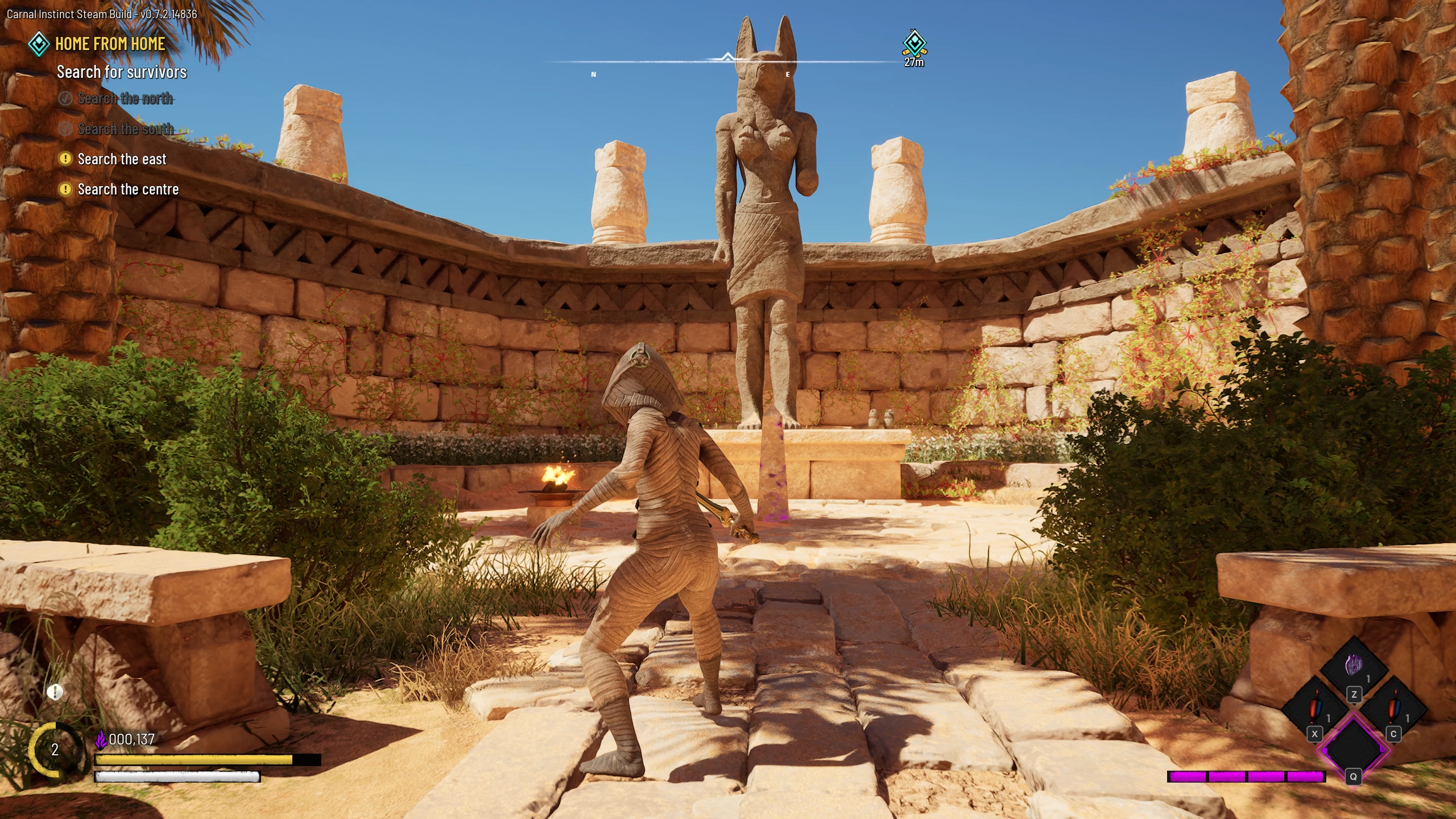This screenshot has height=819, width=1456.
Task: Use the purple heart item slot
Action: point(1354,666)
